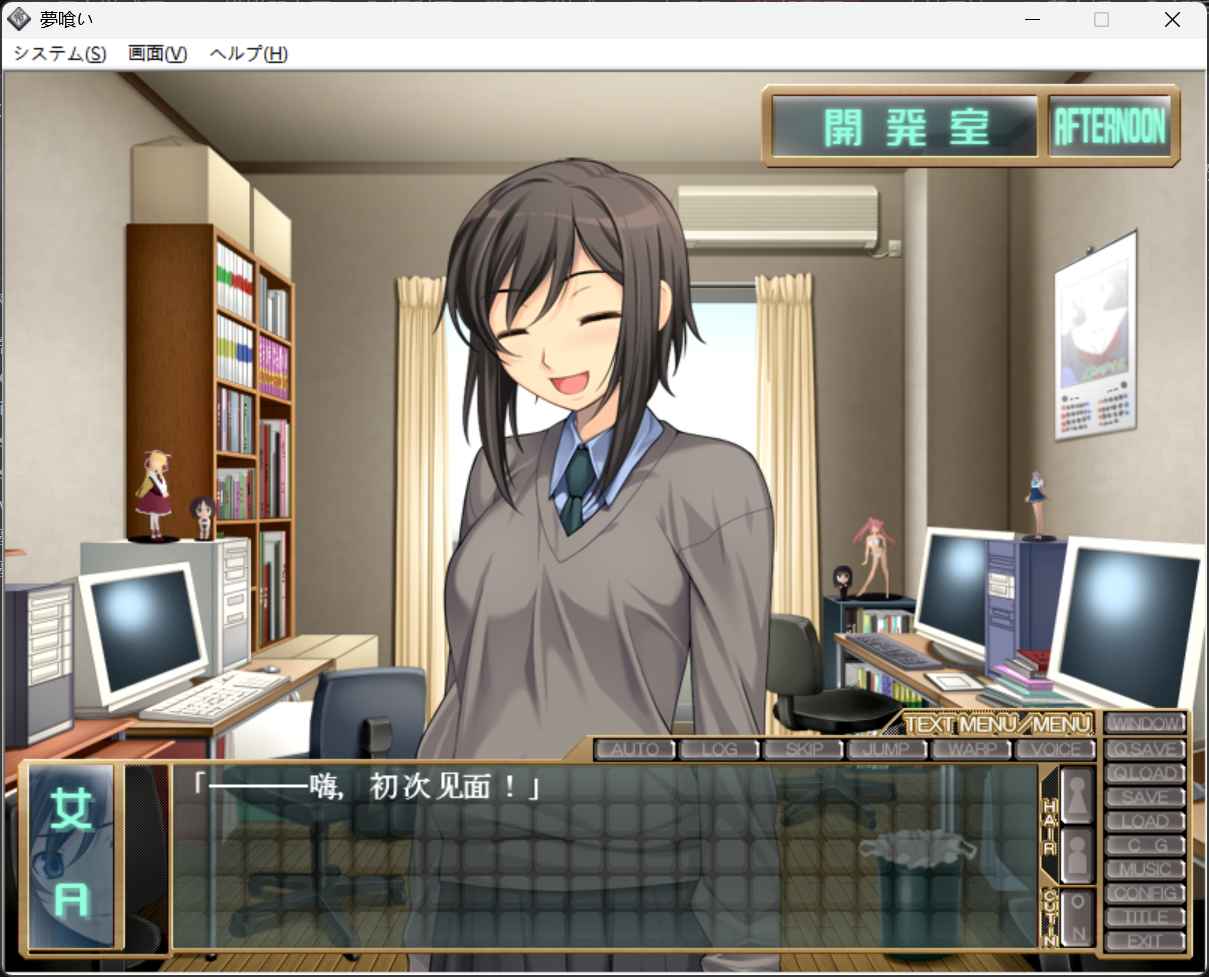This screenshot has height=977, width=1209.
Task: Enable AUTO text advance
Action: coord(635,749)
